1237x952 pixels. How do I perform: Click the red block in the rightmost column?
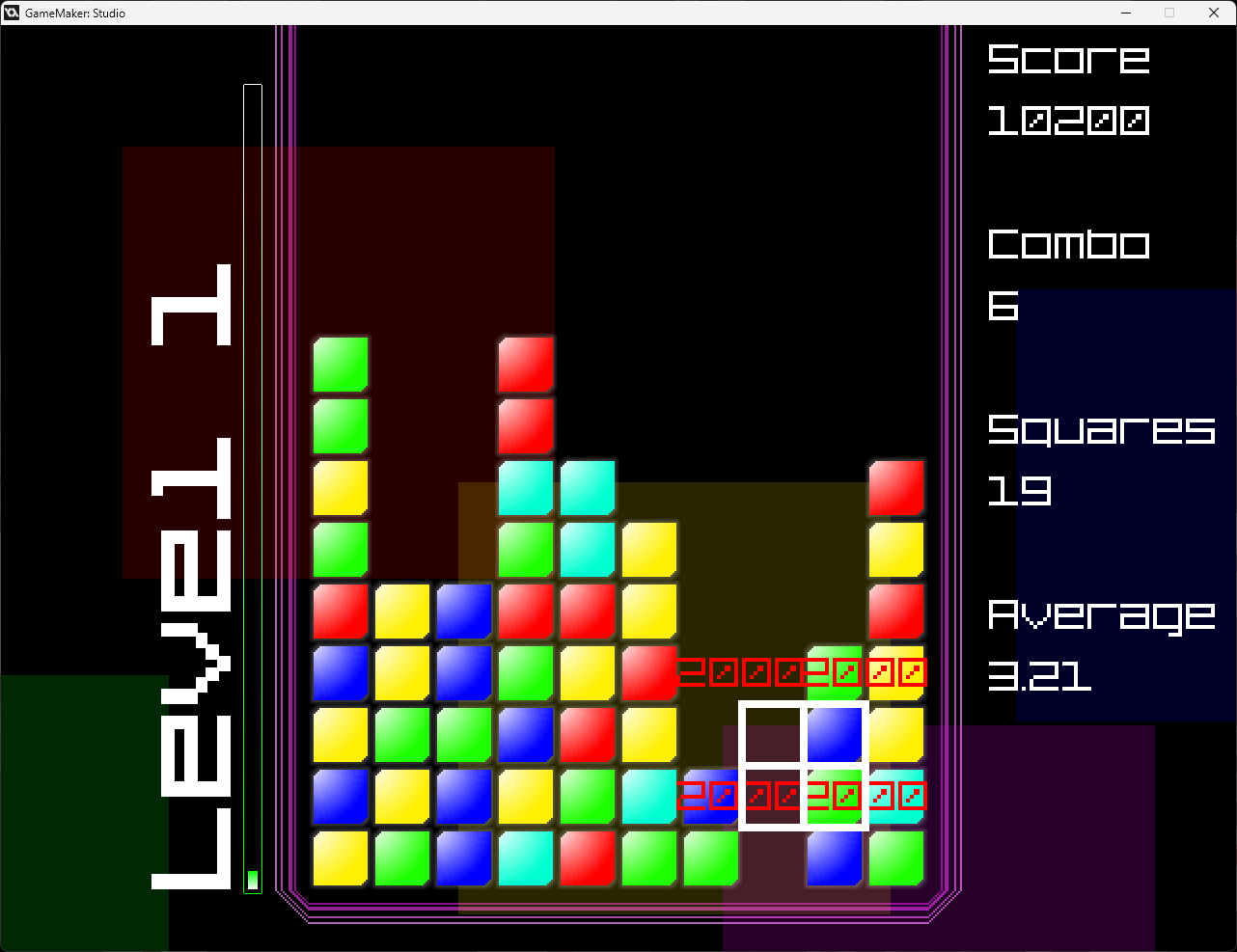pos(896,488)
